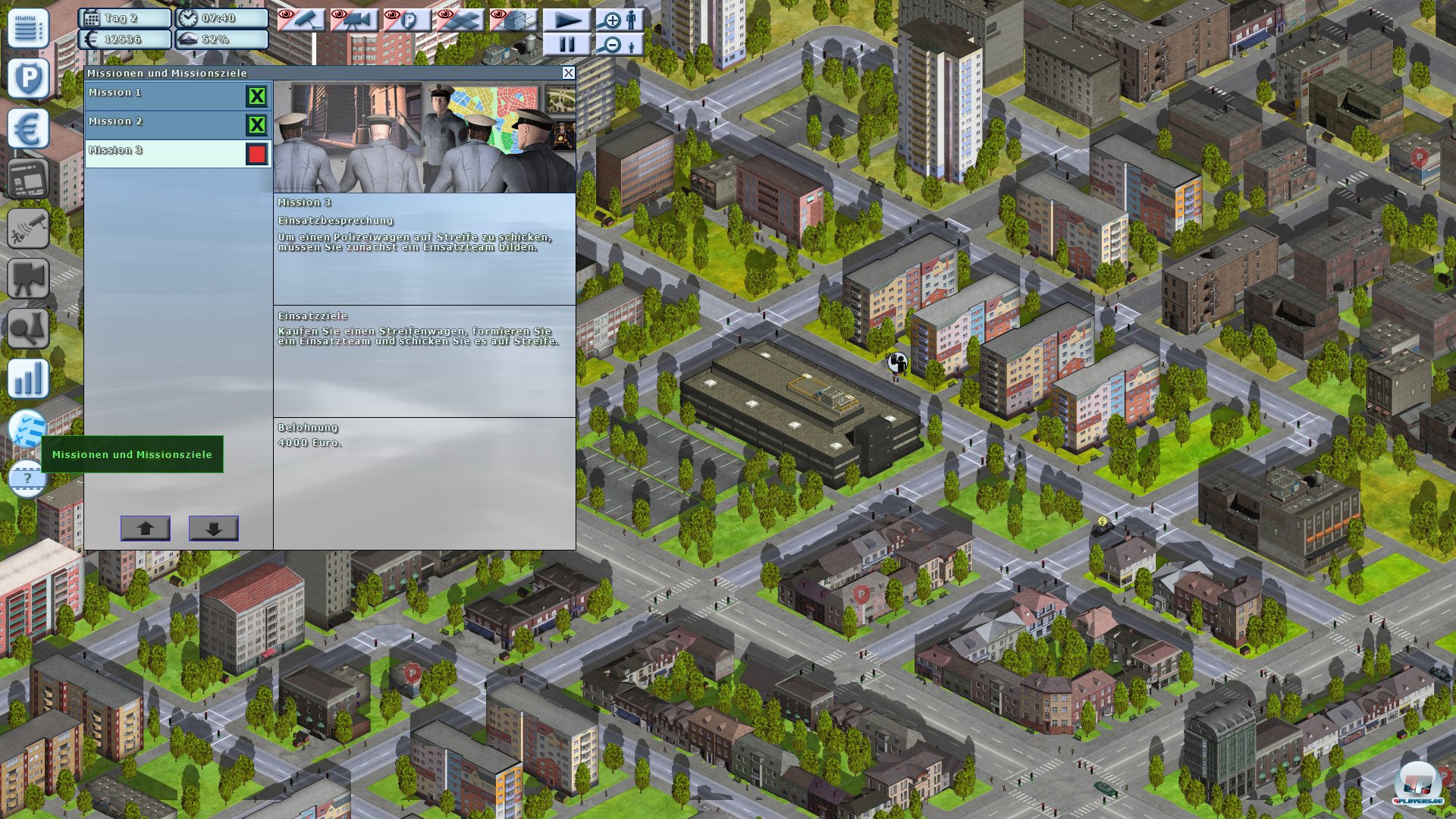
Task: Close the Missionen und Missionsziele window
Action: click(x=568, y=73)
